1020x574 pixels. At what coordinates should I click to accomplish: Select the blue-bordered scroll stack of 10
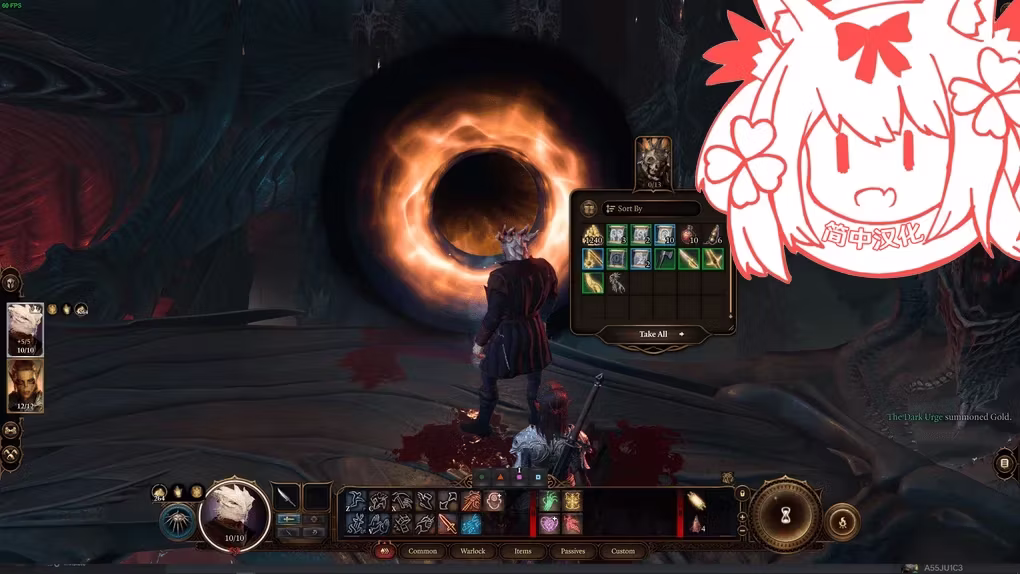coord(665,236)
